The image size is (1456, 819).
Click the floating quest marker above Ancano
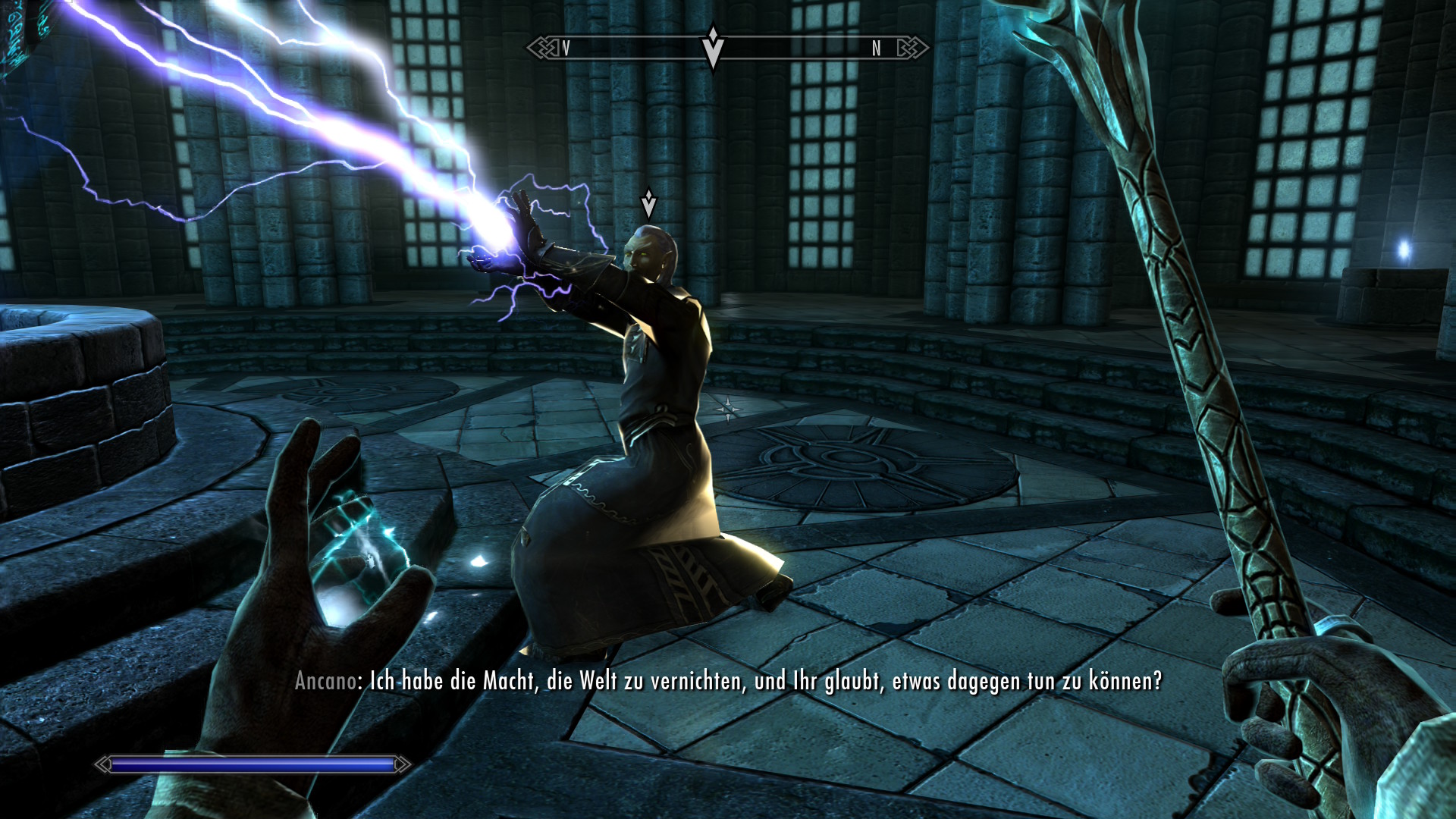click(x=648, y=203)
